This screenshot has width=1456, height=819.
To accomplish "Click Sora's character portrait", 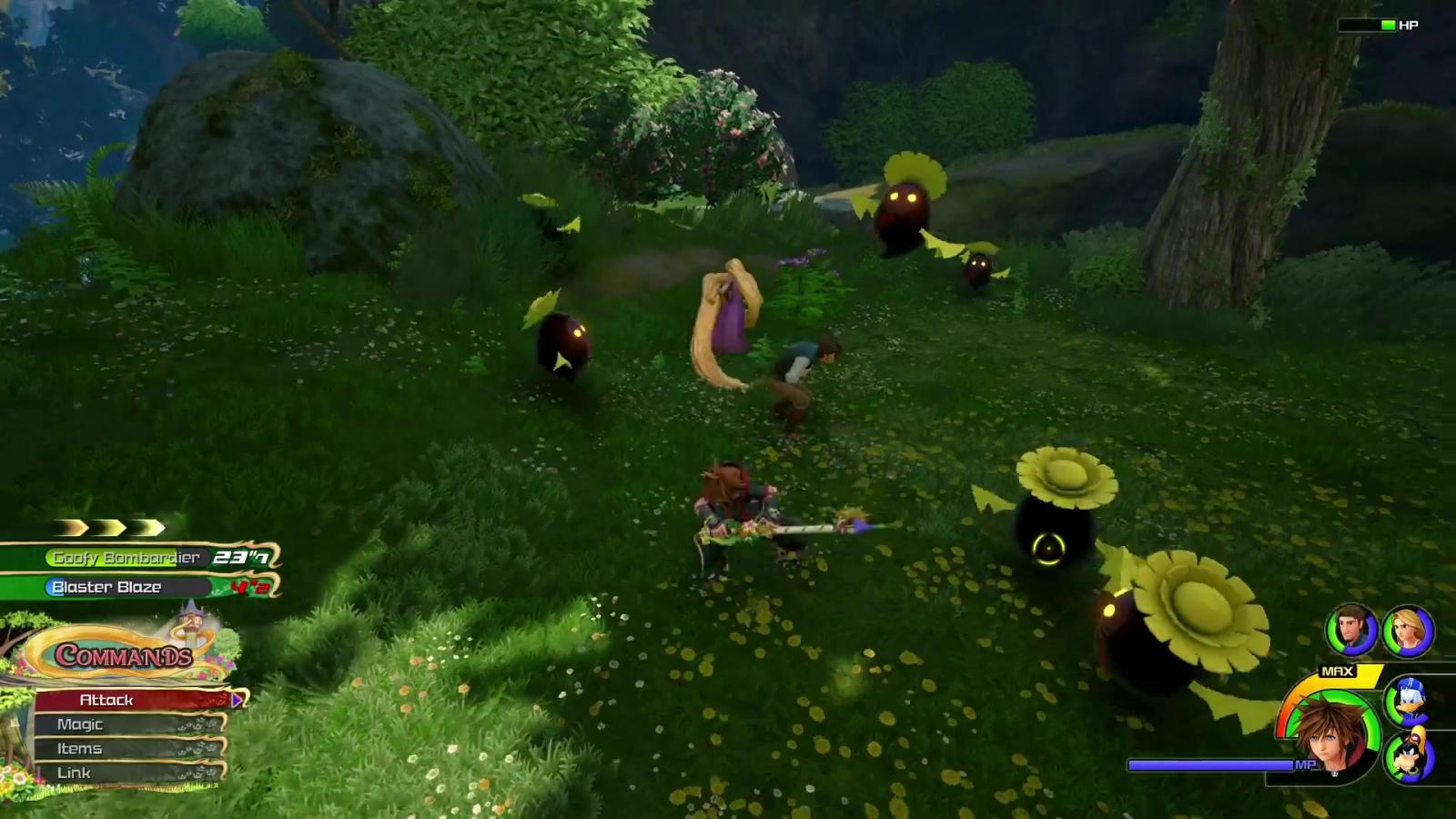I will pos(1331,733).
